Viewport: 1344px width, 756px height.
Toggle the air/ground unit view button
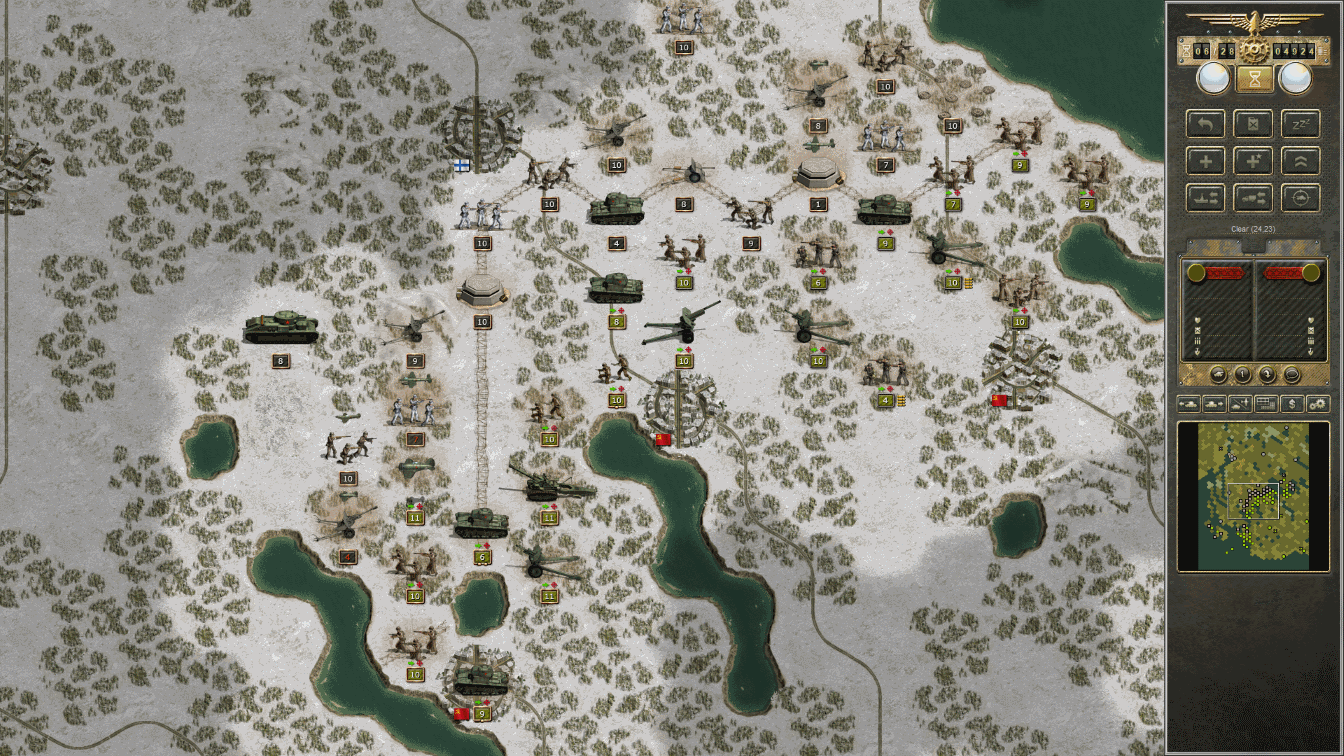tap(1241, 404)
